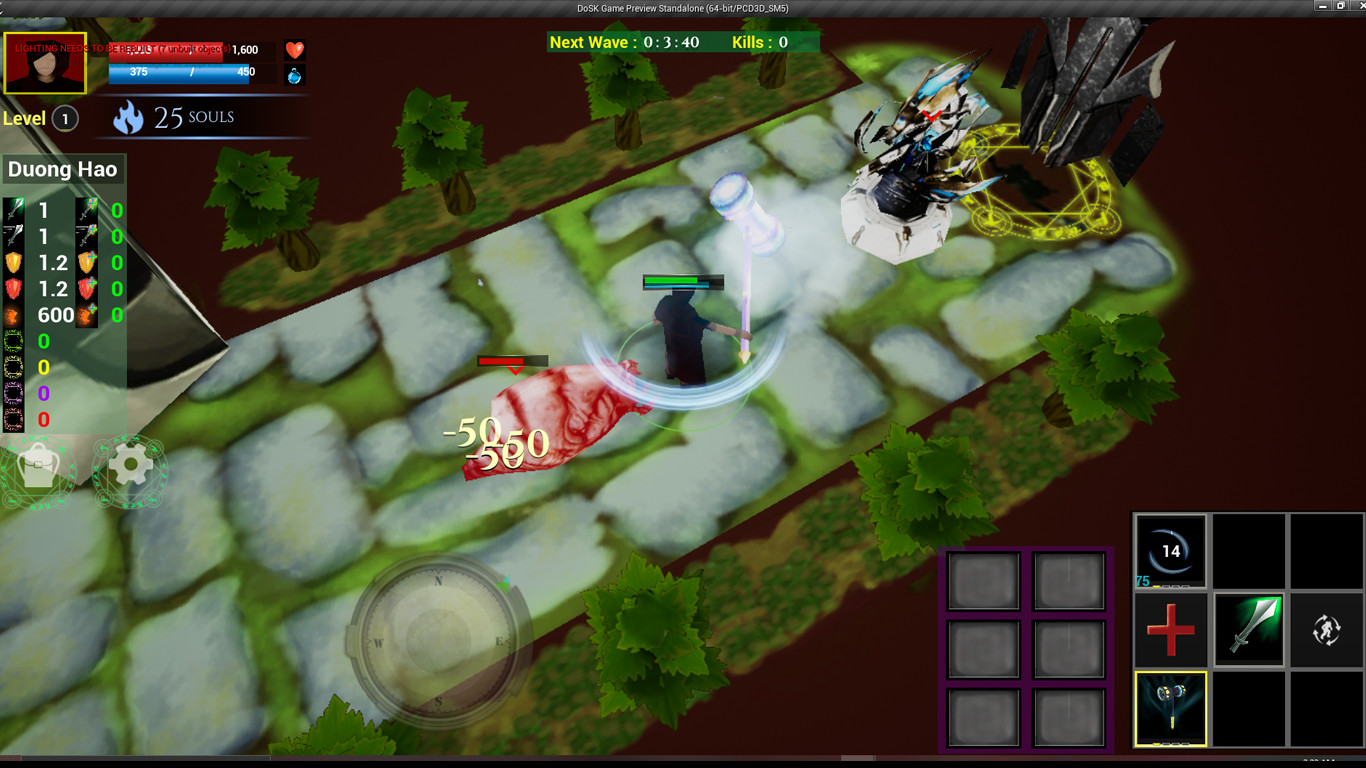Toggle the yellow-highlighted hammer skill slot

1170,708
